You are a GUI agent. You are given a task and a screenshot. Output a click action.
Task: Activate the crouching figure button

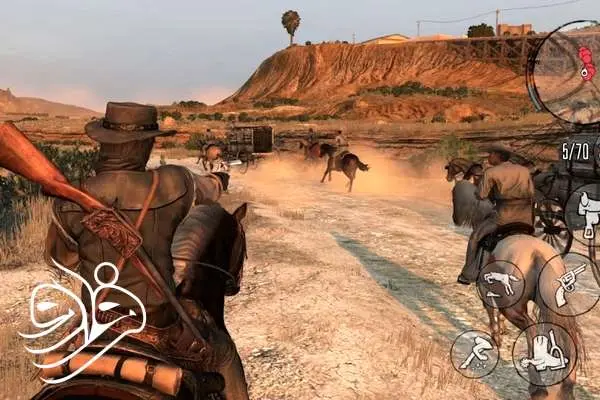click(474, 353)
